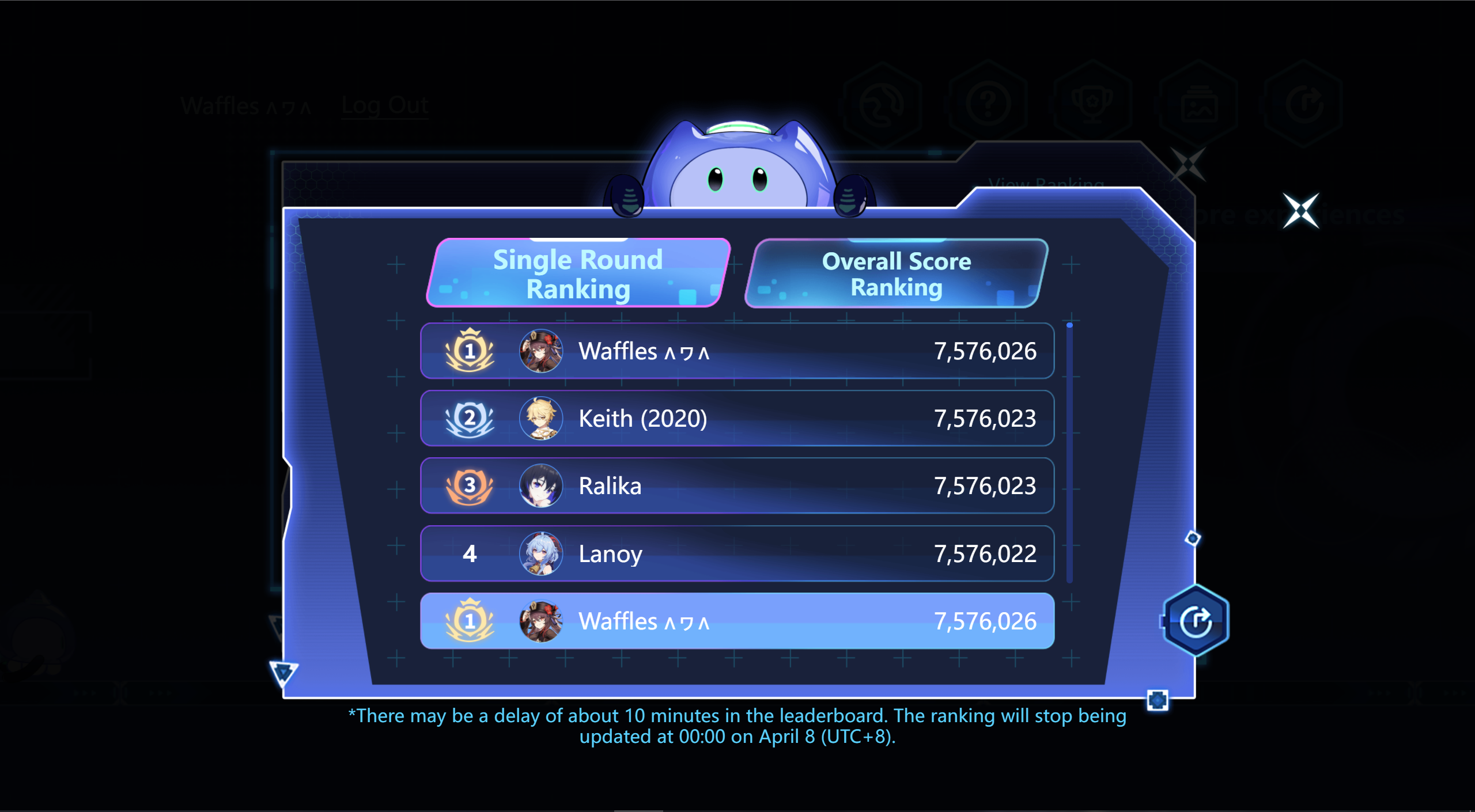Image resolution: width=1475 pixels, height=812 pixels.
Task: Click the question mark help icon
Action: pyautogui.click(x=988, y=104)
